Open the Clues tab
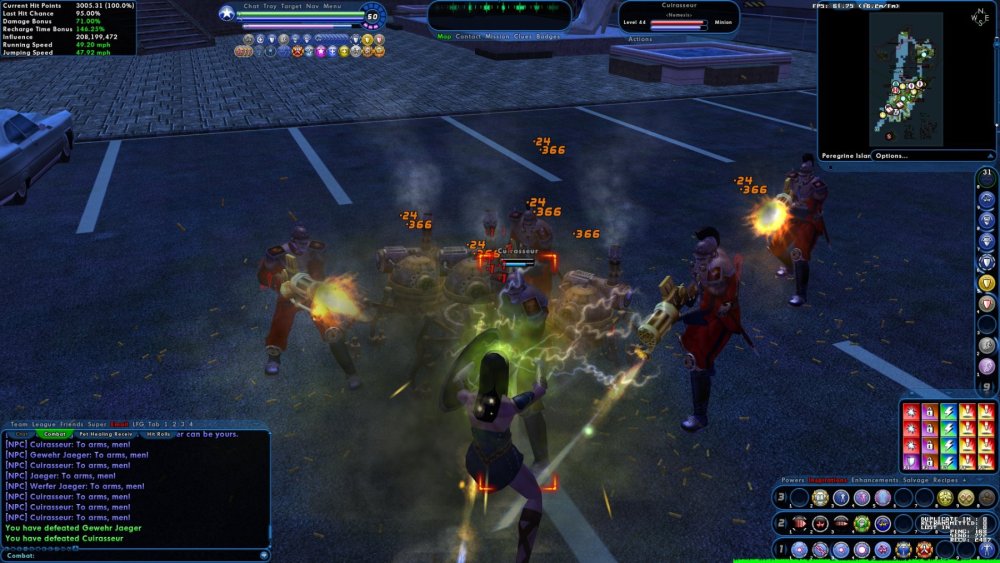The height and width of the screenshot is (563, 1000). click(524, 36)
